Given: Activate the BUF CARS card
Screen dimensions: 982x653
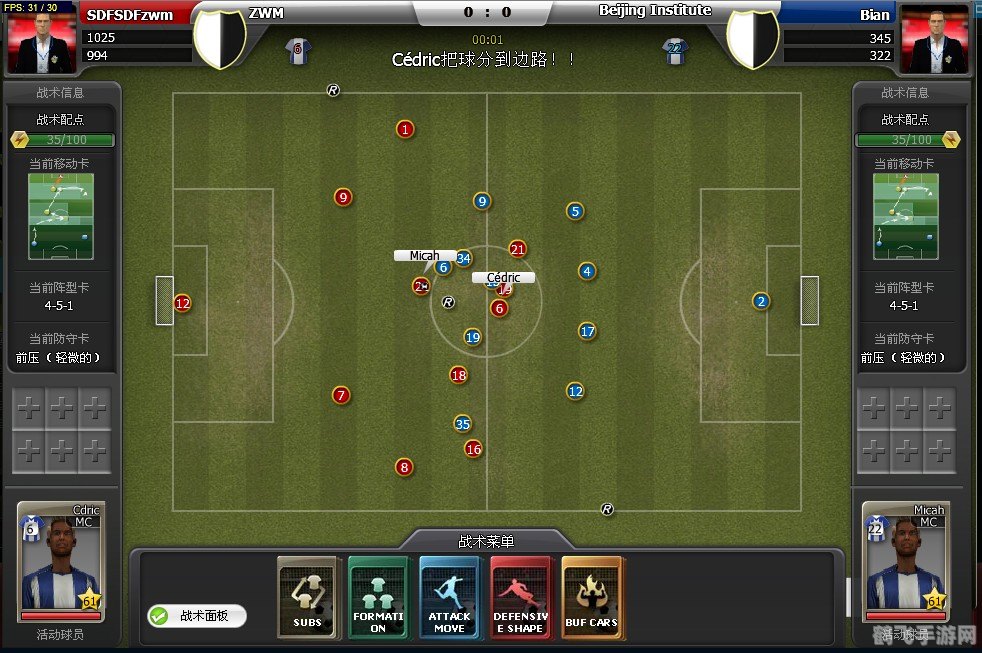Looking at the screenshot, I should click(x=592, y=597).
